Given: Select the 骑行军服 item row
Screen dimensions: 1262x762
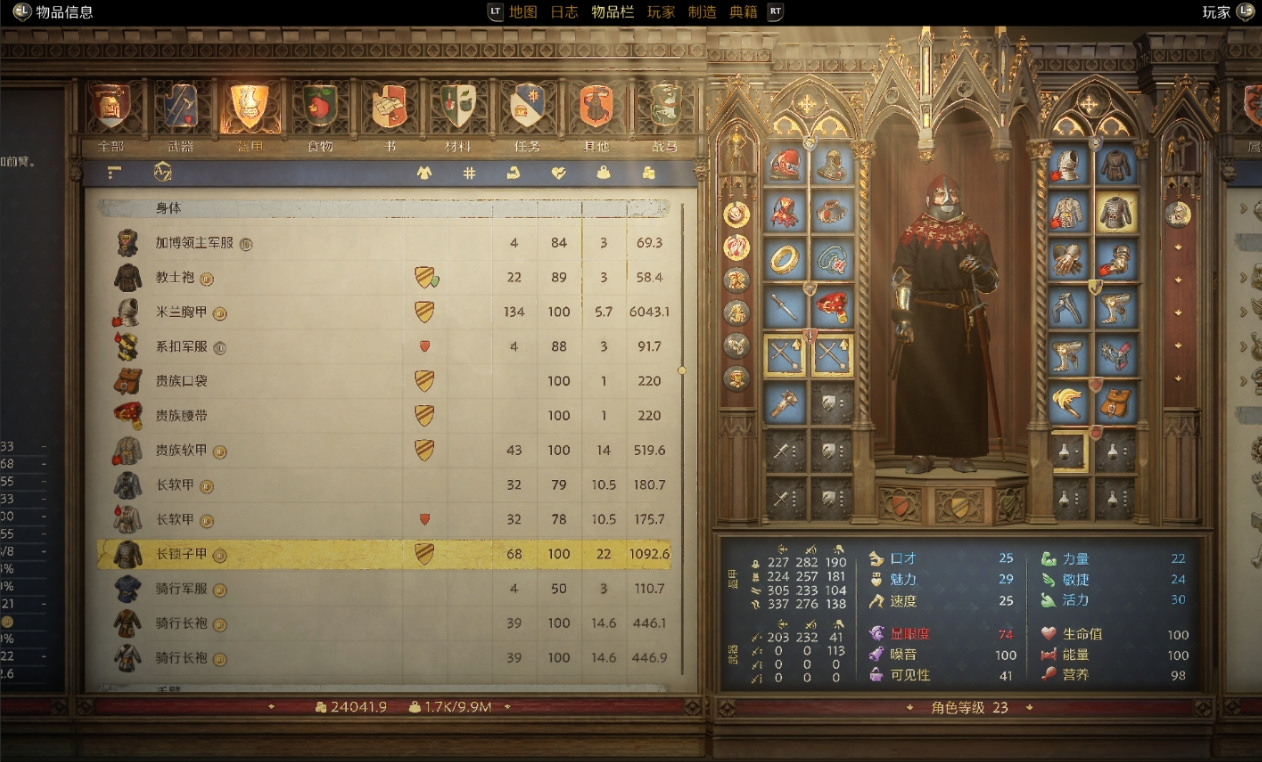Looking at the screenshot, I should click(x=181, y=588).
